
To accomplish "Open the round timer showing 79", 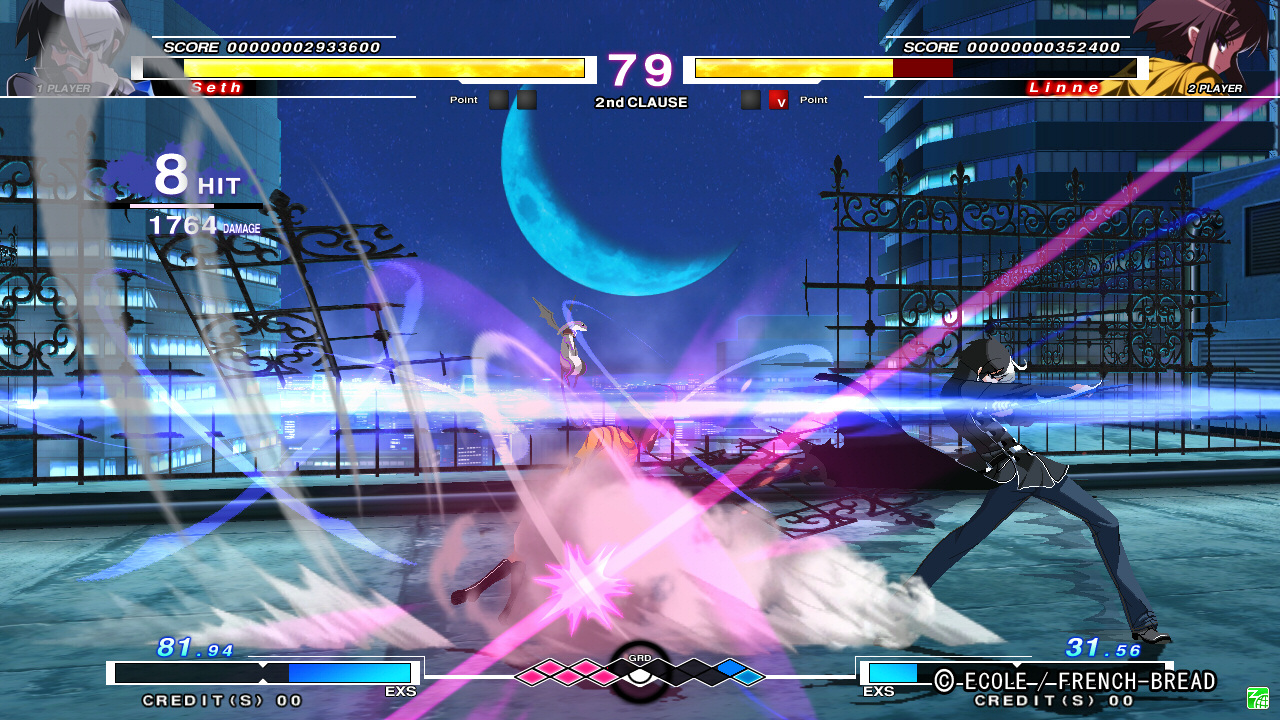I will tap(641, 68).
